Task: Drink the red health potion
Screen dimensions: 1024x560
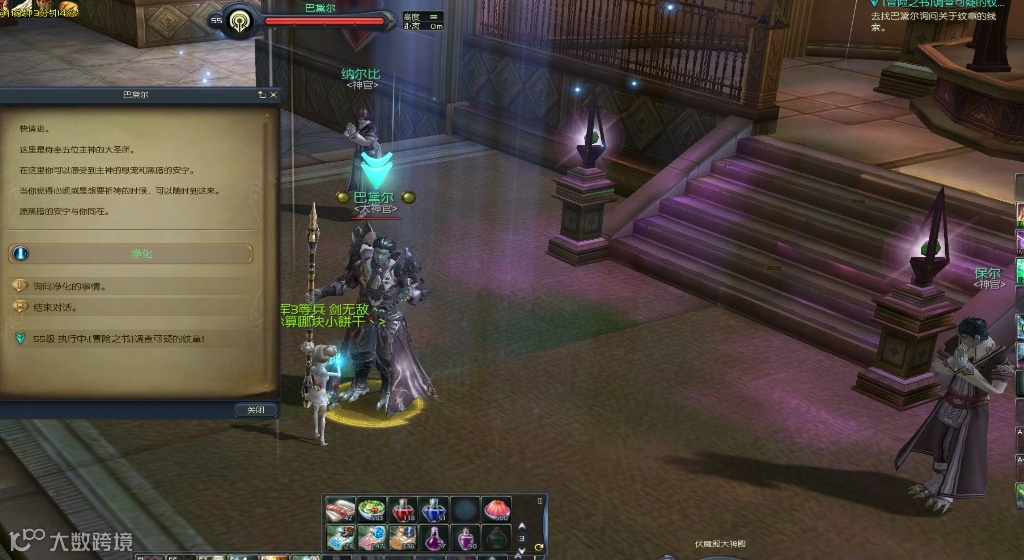Action: (403, 510)
